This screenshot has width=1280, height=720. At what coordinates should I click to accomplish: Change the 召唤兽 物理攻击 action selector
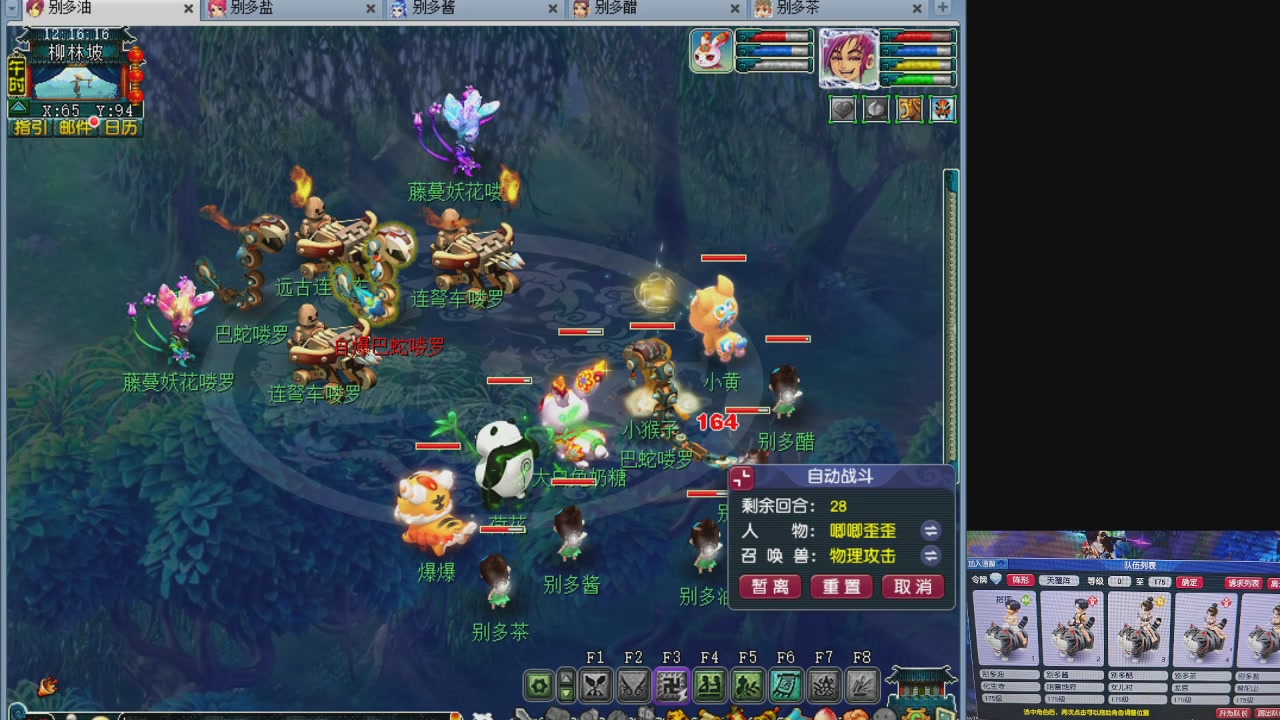pos(930,556)
